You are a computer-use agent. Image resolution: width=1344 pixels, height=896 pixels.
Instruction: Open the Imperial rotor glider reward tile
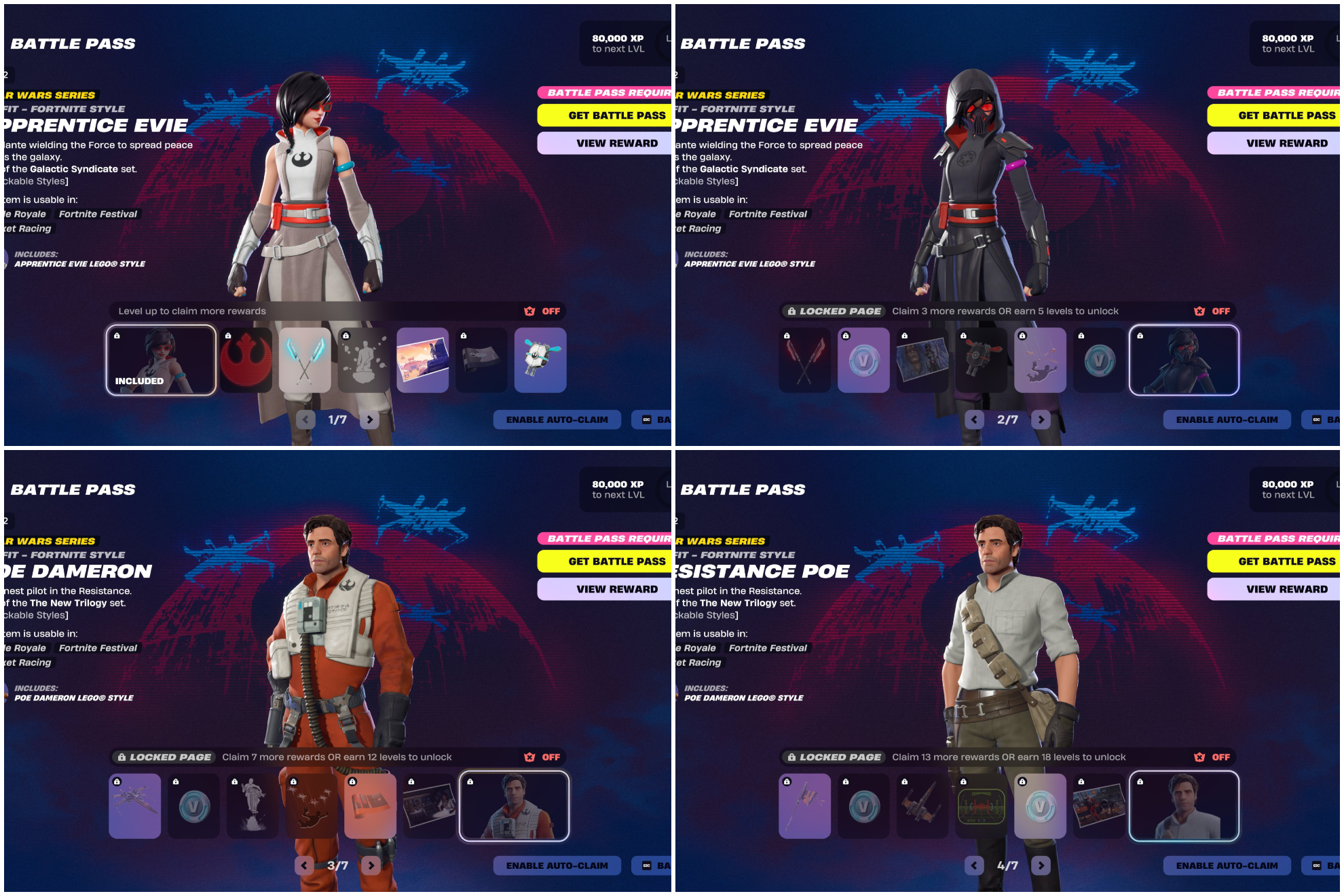tap(981, 360)
